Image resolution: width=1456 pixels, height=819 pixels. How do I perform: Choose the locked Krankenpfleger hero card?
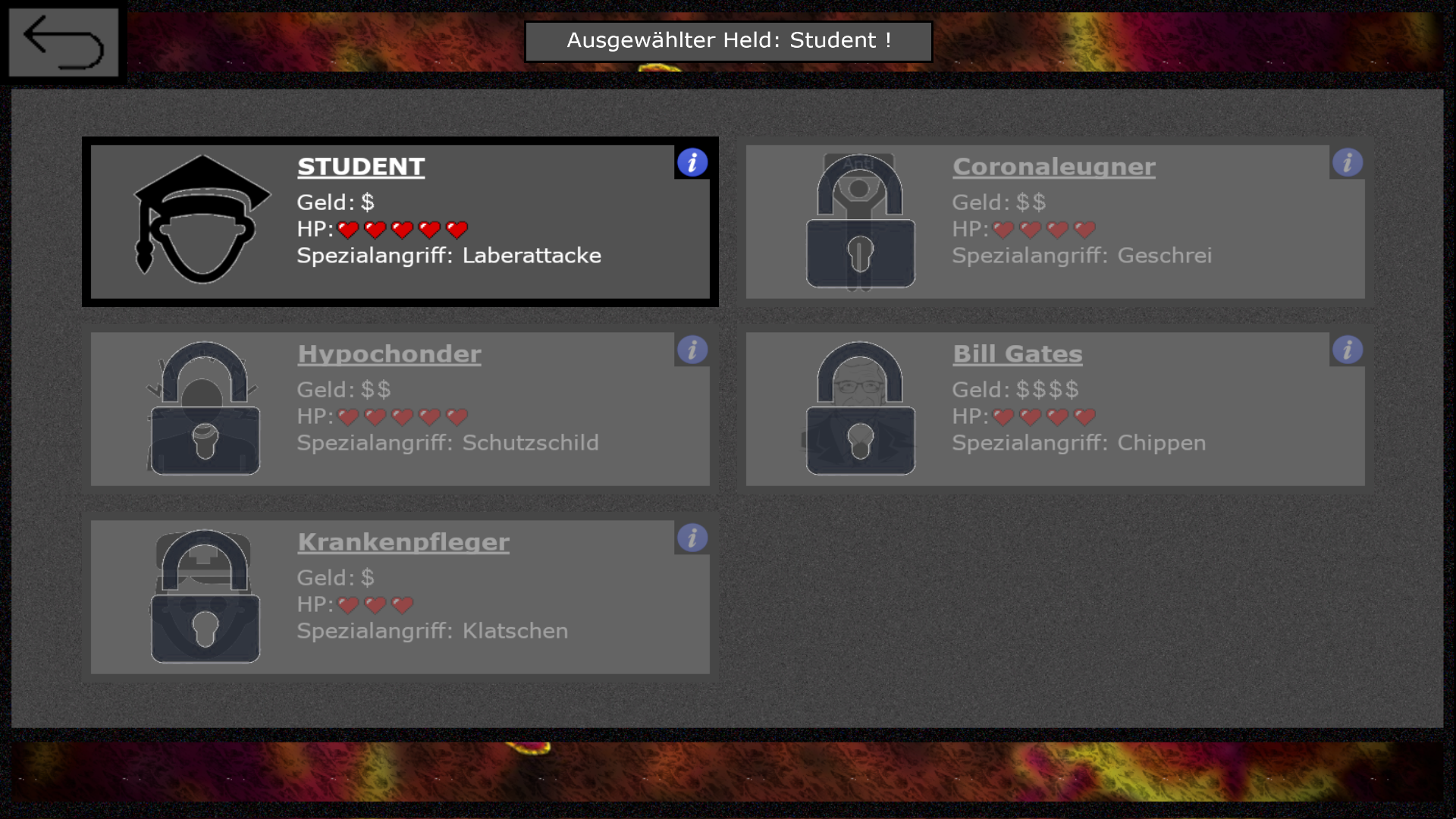click(x=400, y=597)
